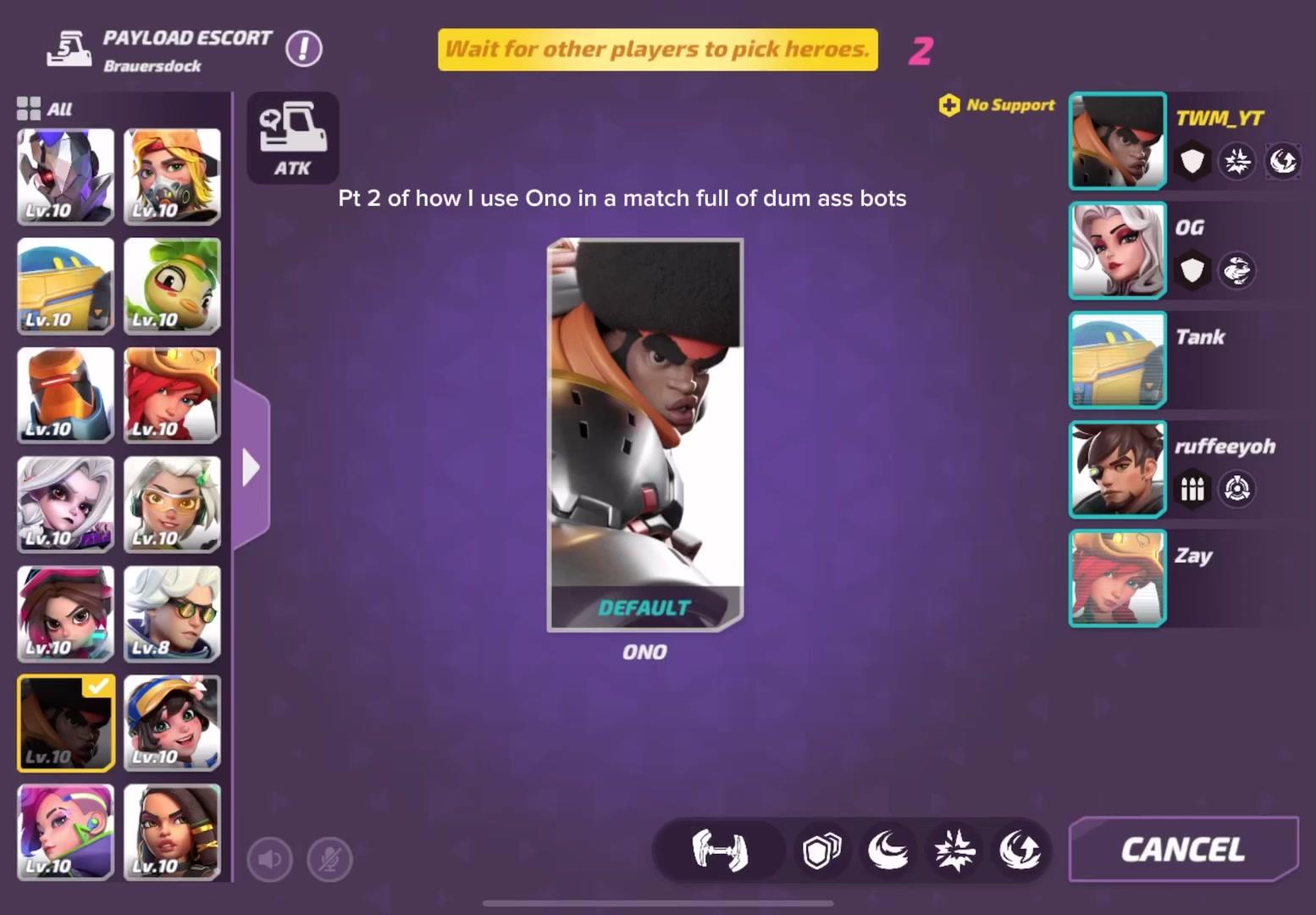Mute the voice chat speaker icon
1316x915 pixels.
[269, 858]
